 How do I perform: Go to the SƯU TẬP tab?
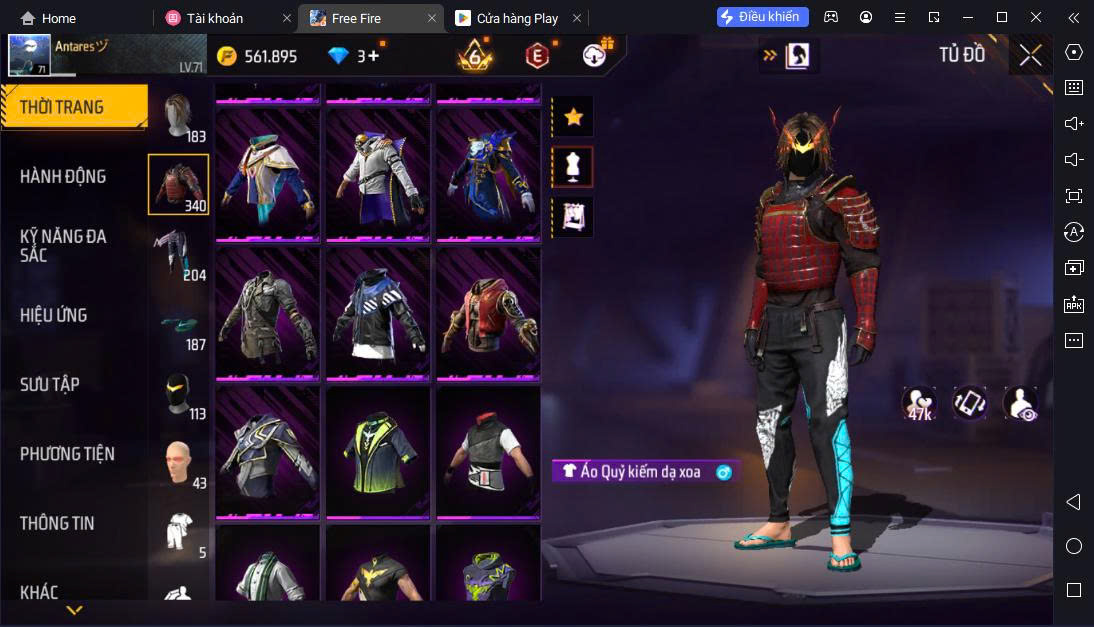(50, 385)
